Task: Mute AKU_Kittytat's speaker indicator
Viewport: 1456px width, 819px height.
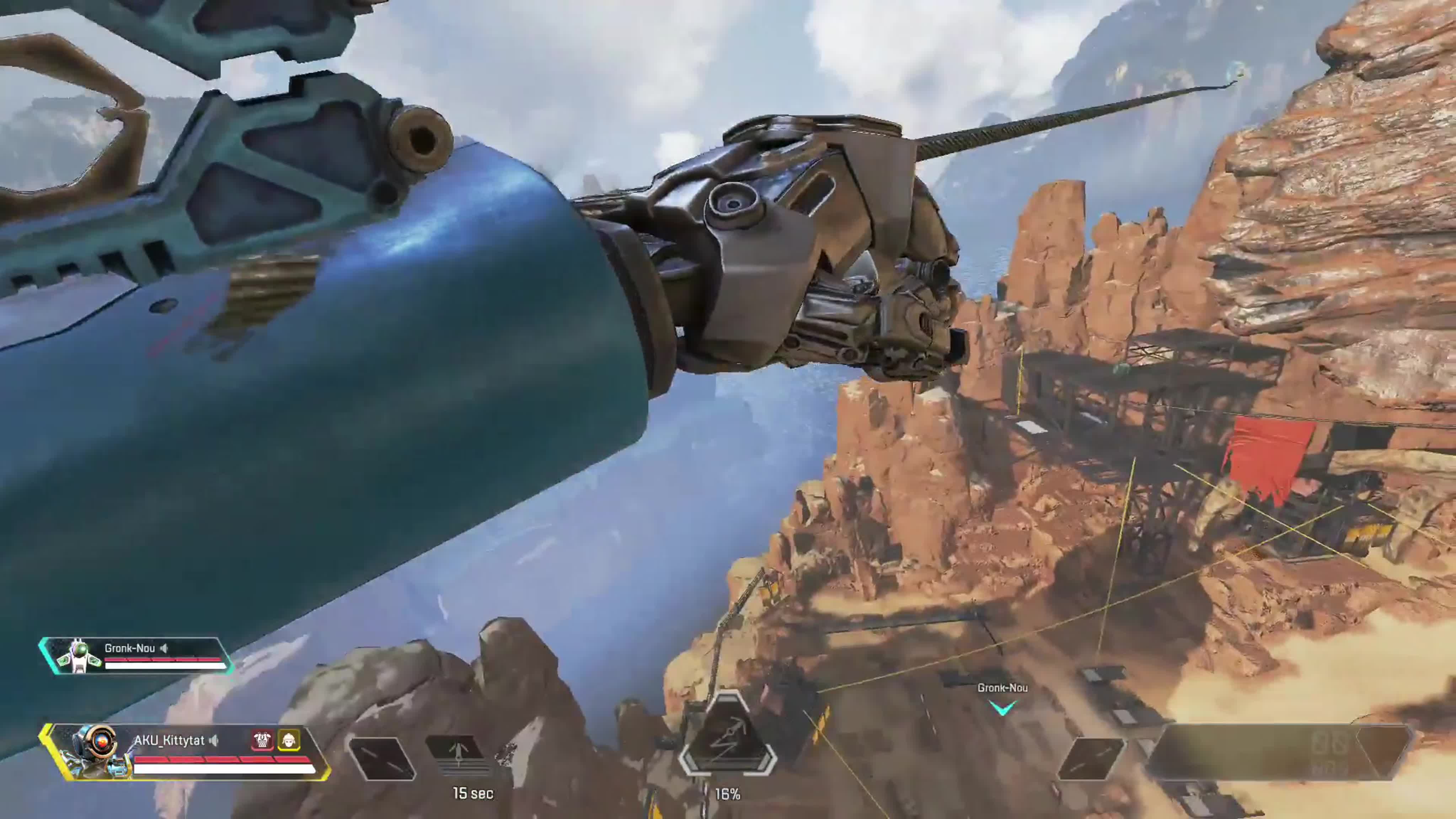Action: (x=214, y=741)
